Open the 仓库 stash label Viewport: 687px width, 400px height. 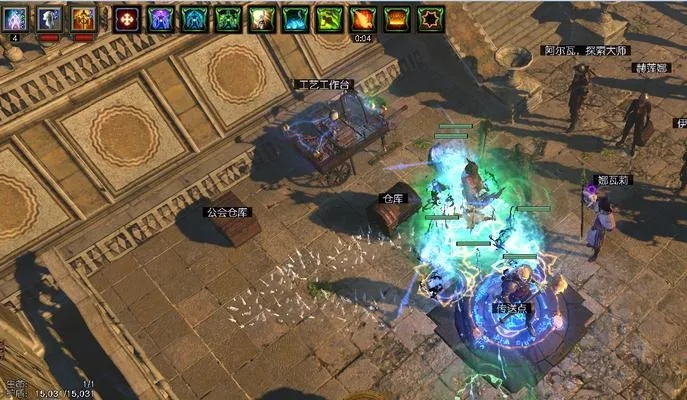click(x=393, y=200)
